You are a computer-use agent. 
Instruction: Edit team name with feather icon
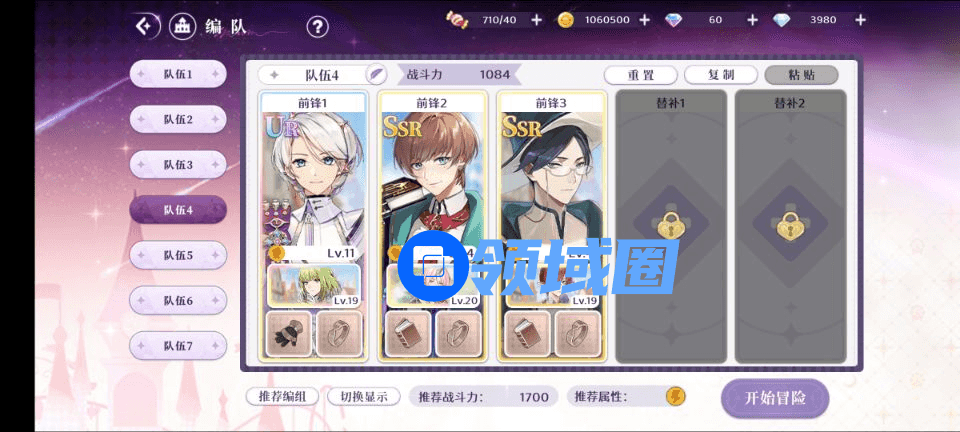coord(376,74)
